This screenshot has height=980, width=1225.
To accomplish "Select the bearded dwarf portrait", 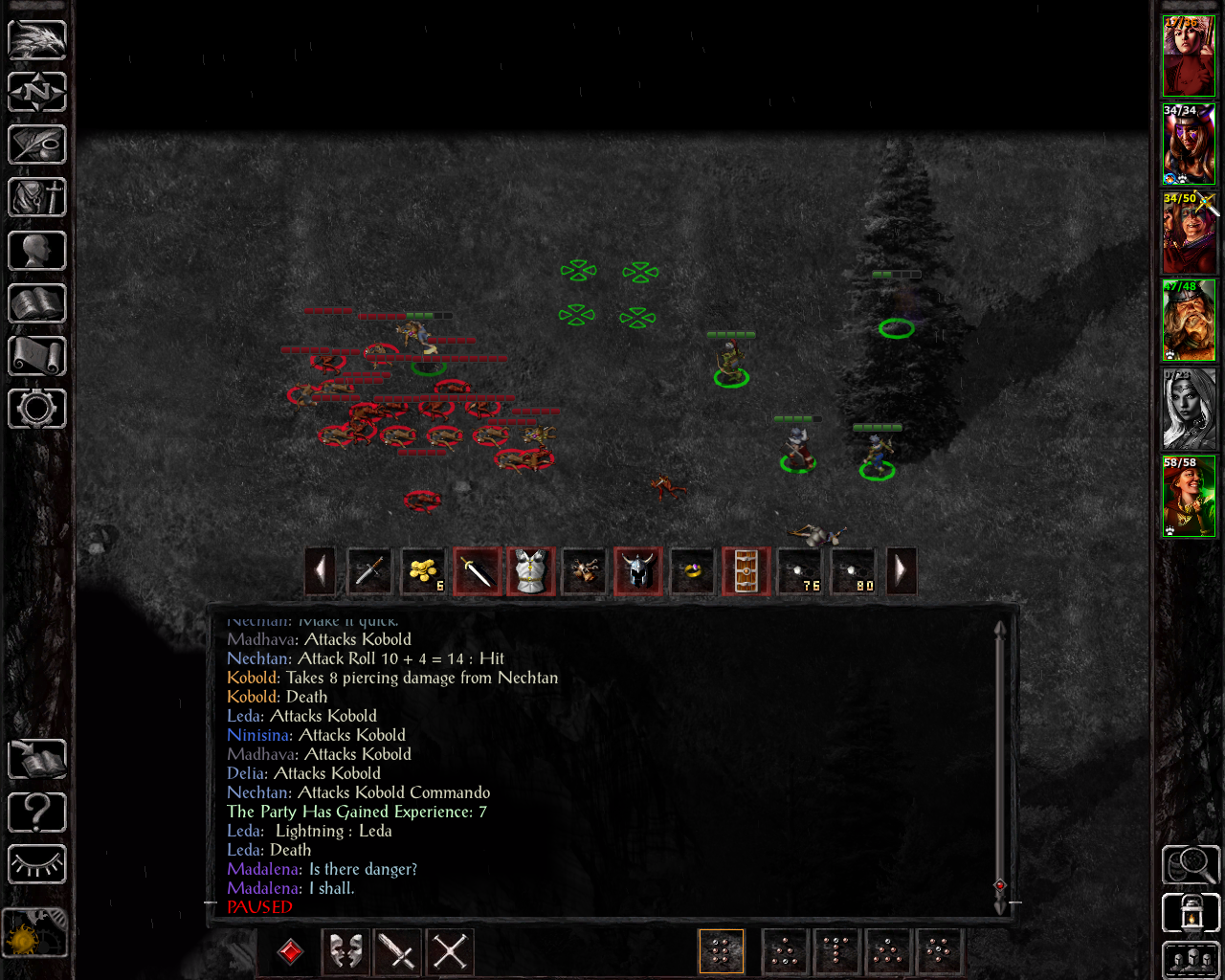I will (x=1189, y=321).
